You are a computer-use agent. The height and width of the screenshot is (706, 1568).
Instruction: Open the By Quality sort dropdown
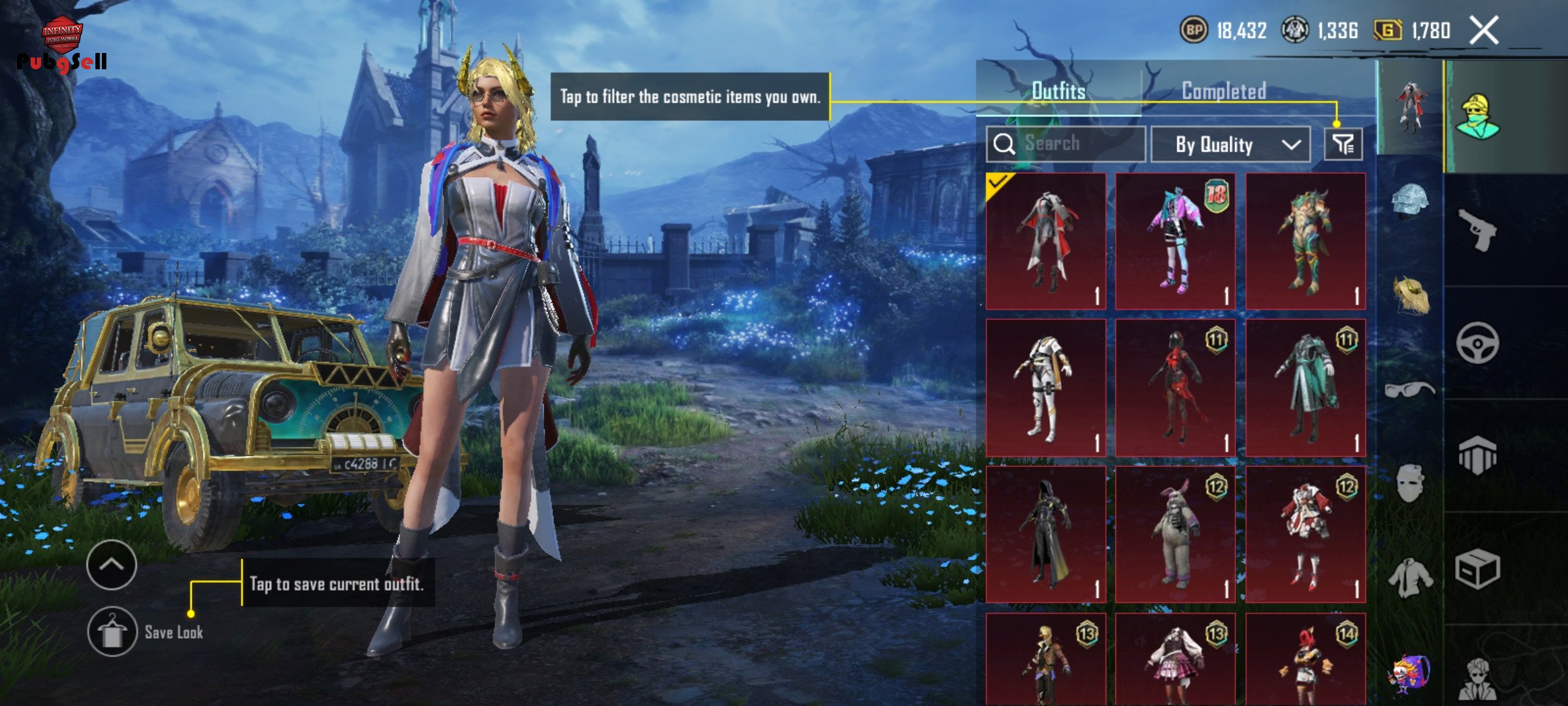pyautogui.click(x=1230, y=144)
